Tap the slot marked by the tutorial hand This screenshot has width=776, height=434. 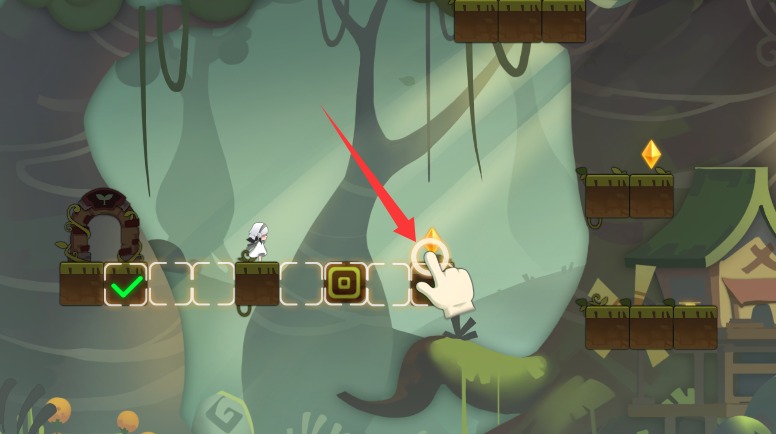click(430, 258)
